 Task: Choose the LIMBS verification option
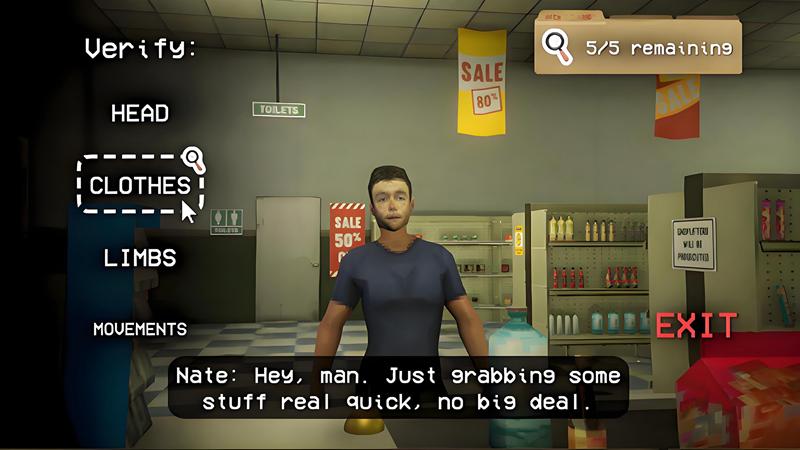pyautogui.click(x=140, y=258)
